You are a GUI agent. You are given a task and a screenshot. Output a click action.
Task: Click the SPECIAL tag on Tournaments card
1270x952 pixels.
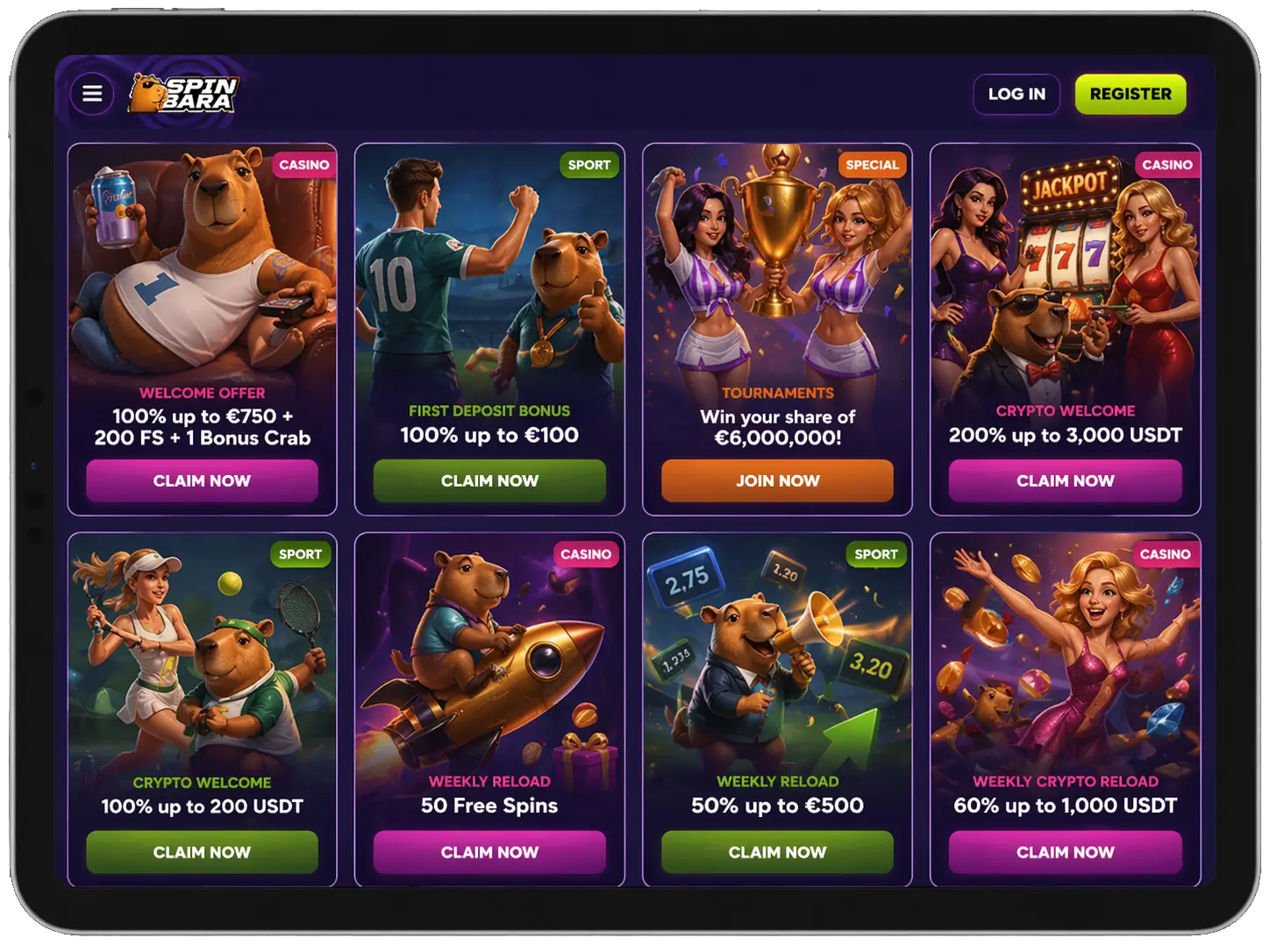(x=873, y=164)
